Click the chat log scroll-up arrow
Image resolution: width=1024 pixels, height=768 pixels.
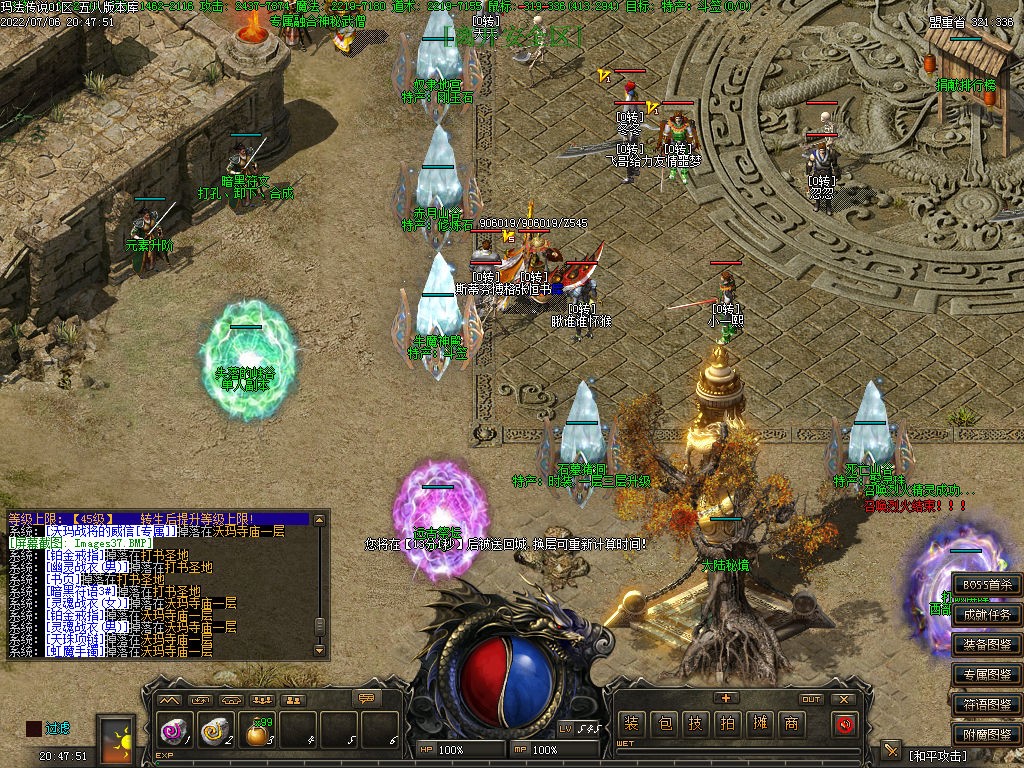pyautogui.click(x=319, y=521)
